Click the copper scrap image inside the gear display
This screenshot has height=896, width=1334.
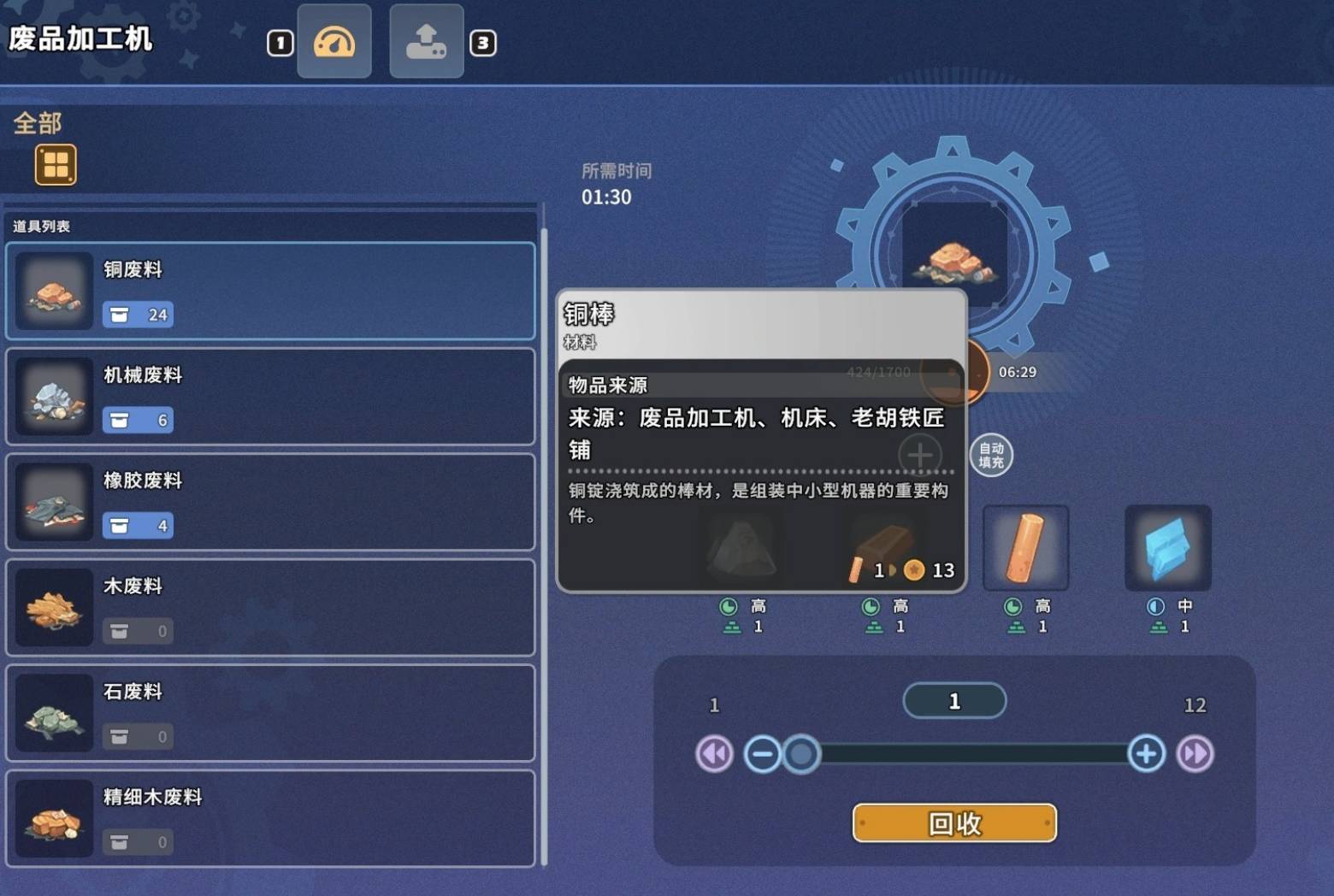pyautogui.click(x=953, y=261)
